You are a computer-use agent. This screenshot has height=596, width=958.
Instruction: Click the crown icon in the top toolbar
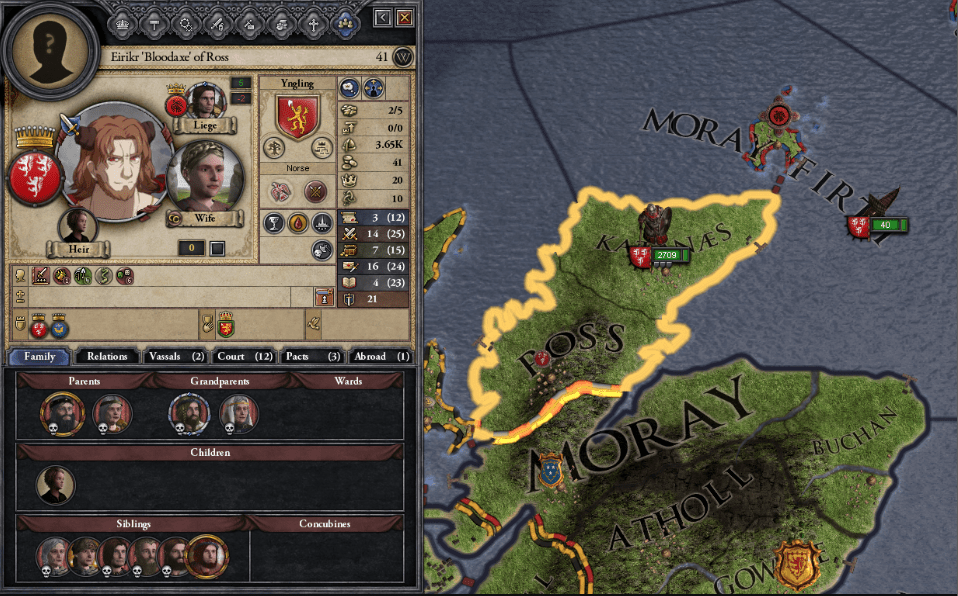(122, 21)
